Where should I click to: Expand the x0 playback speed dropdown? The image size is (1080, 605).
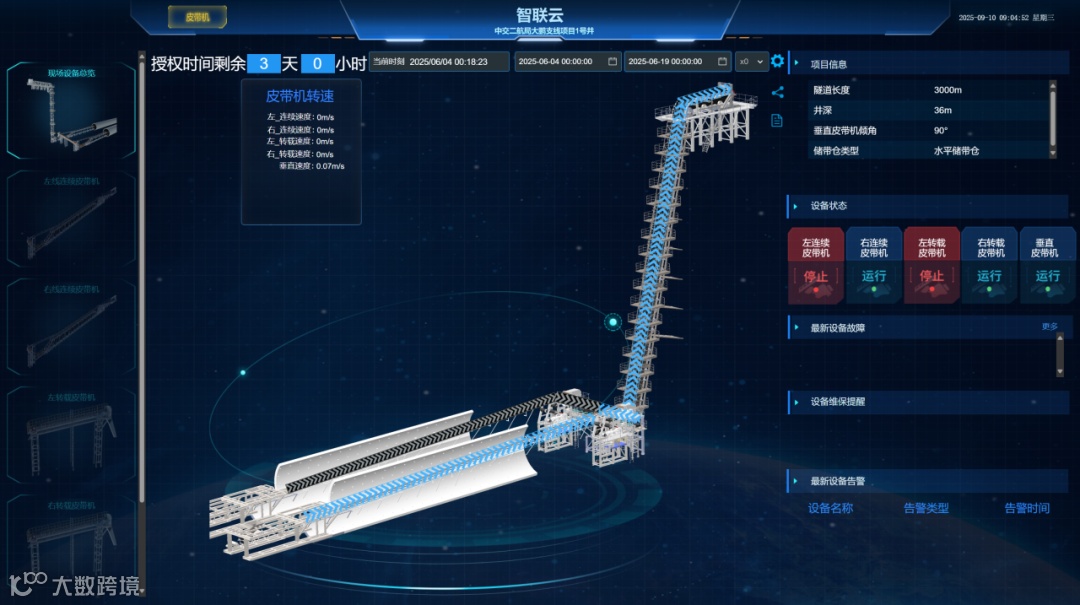(751, 61)
